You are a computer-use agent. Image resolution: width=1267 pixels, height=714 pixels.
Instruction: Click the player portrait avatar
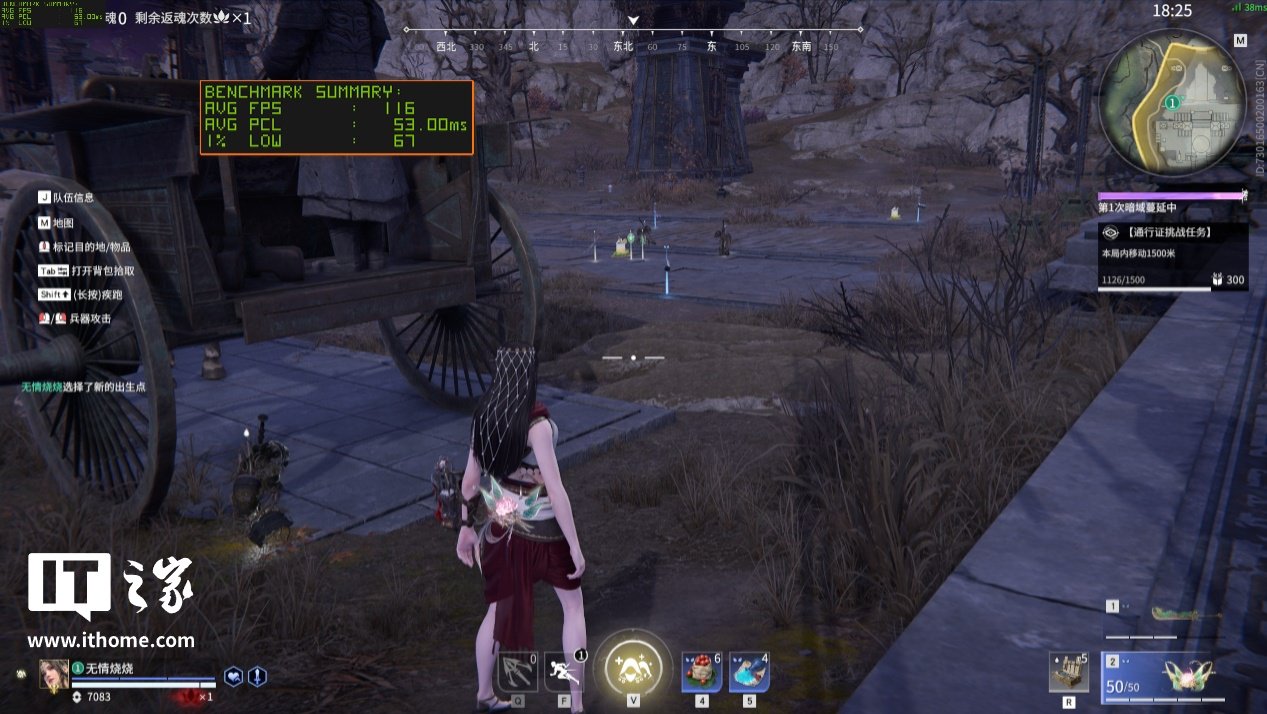click(x=54, y=675)
